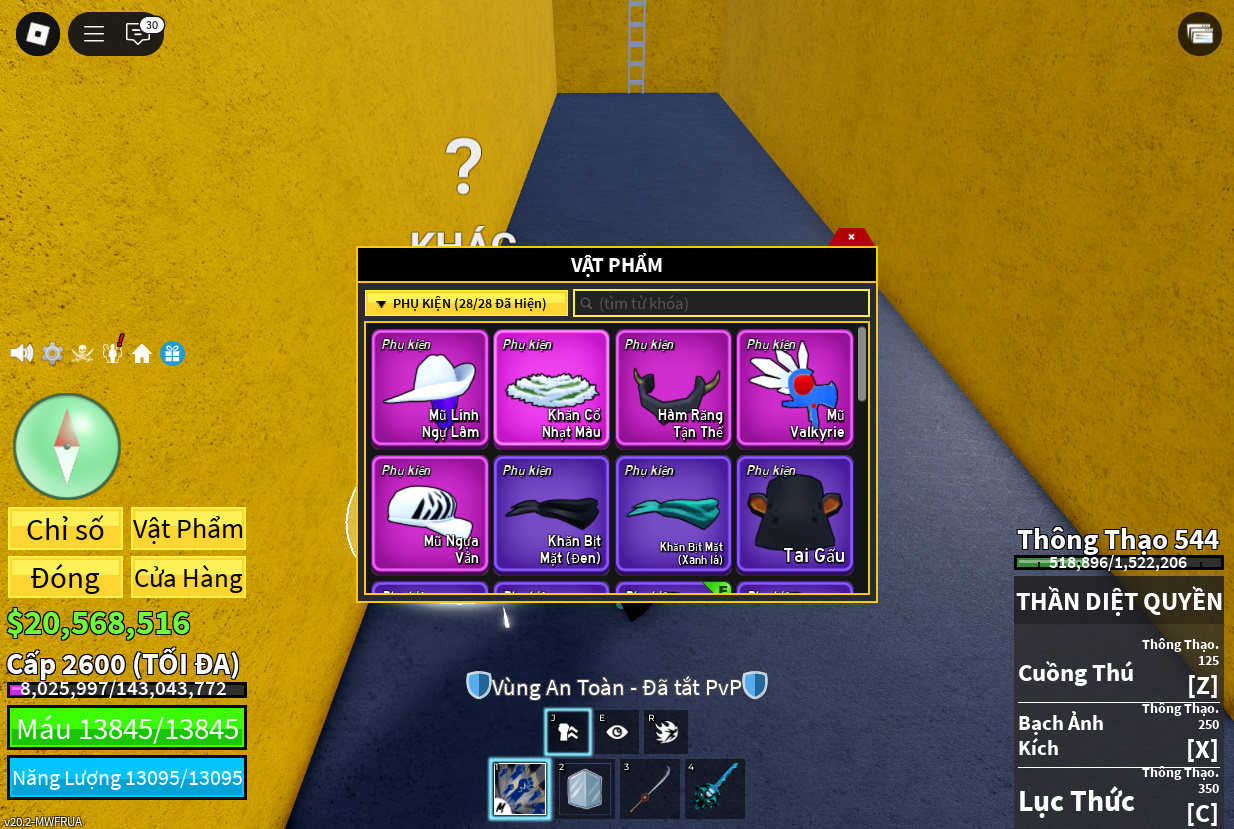
Task: Click the Vật Phẩm inventory button
Action: (188, 529)
